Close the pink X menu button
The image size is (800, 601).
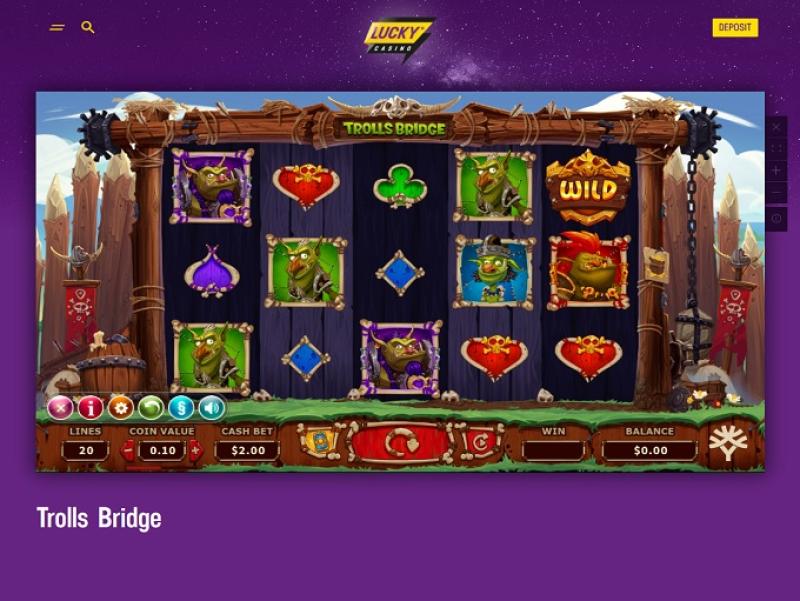tap(61, 407)
